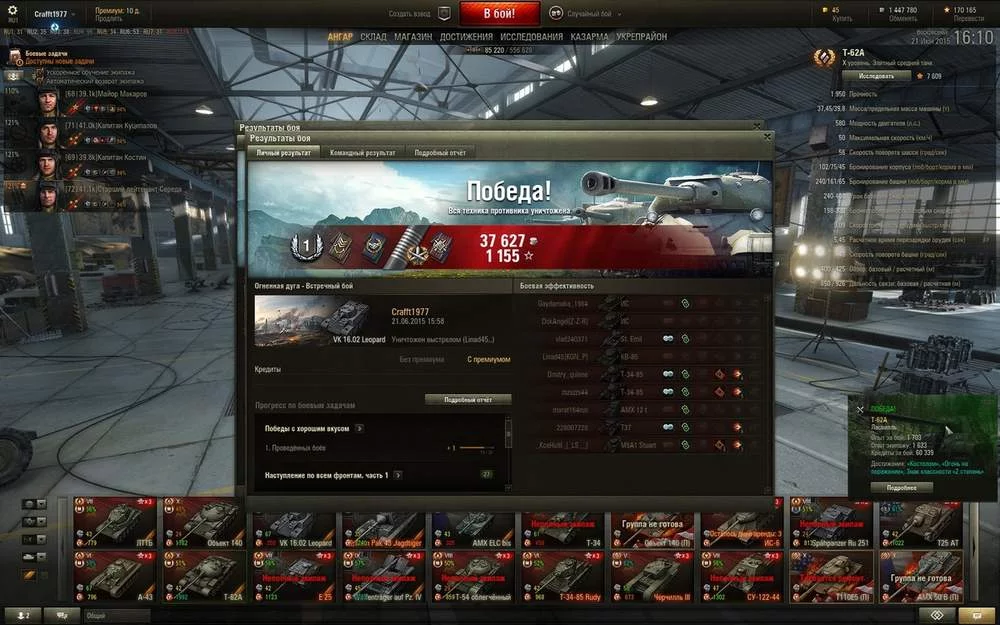Open the "Подробный отчёт" tab
Screen dimensions: 1000x625
coord(440,153)
